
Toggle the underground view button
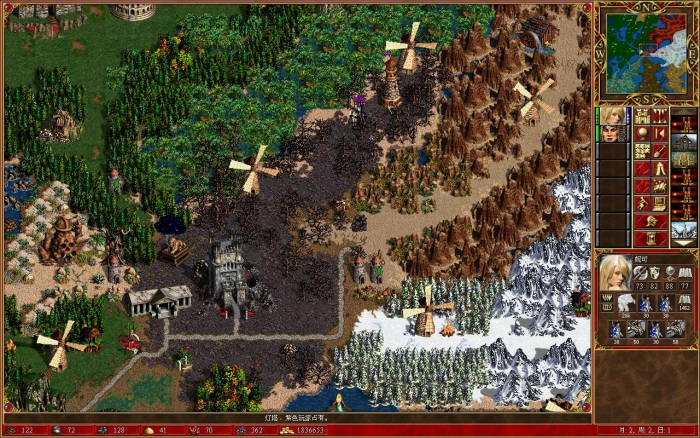(x=659, y=116)
